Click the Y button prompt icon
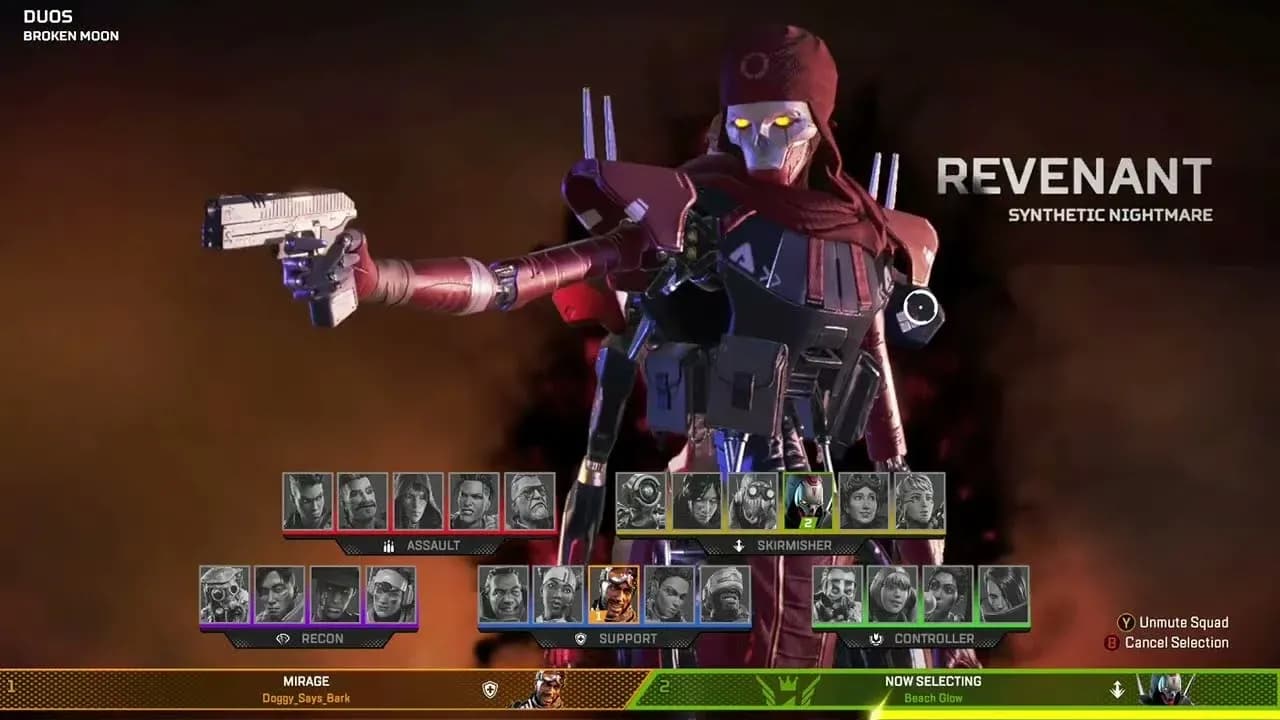 tap(1126, 622)
